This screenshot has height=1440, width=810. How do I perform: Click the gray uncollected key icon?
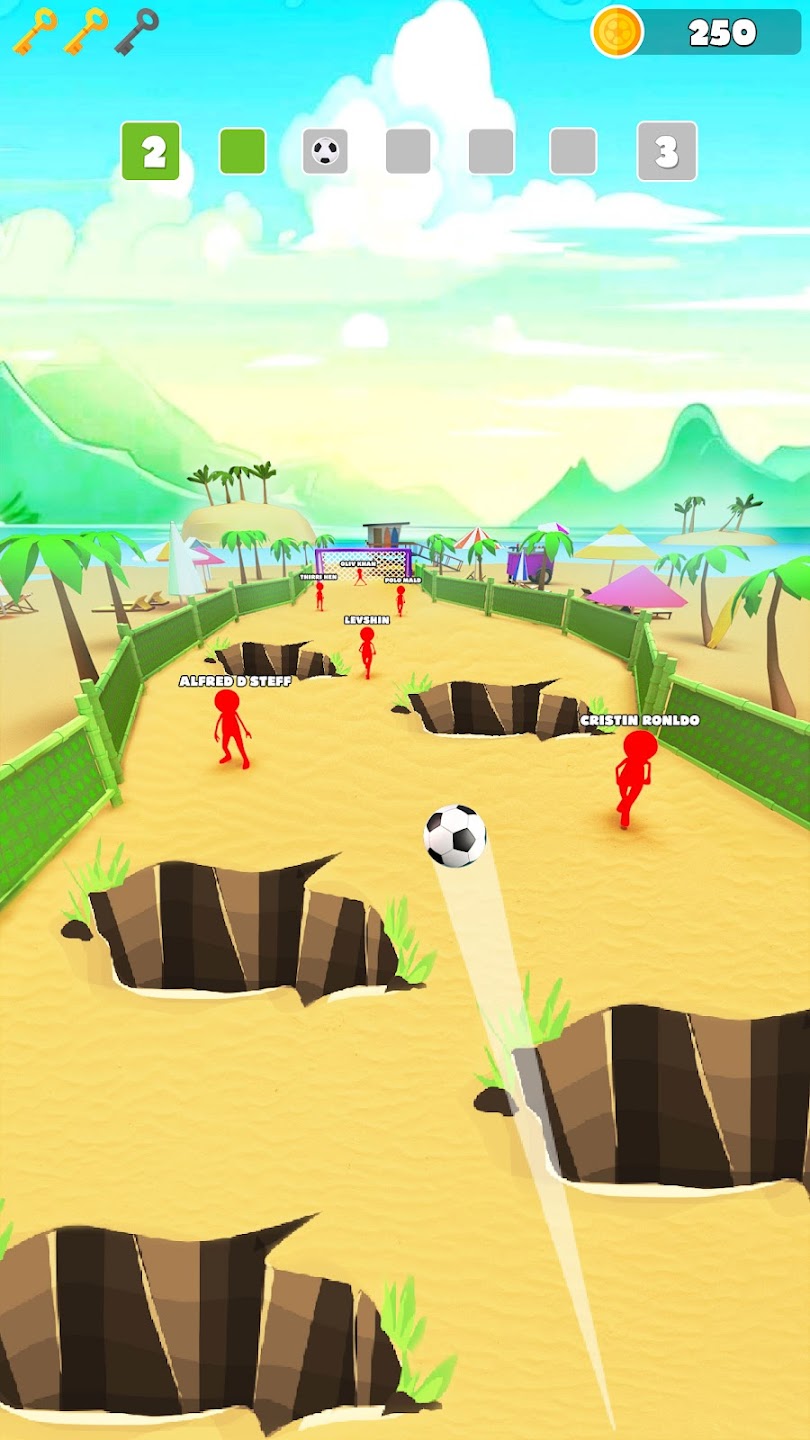[x=136, y=30]
